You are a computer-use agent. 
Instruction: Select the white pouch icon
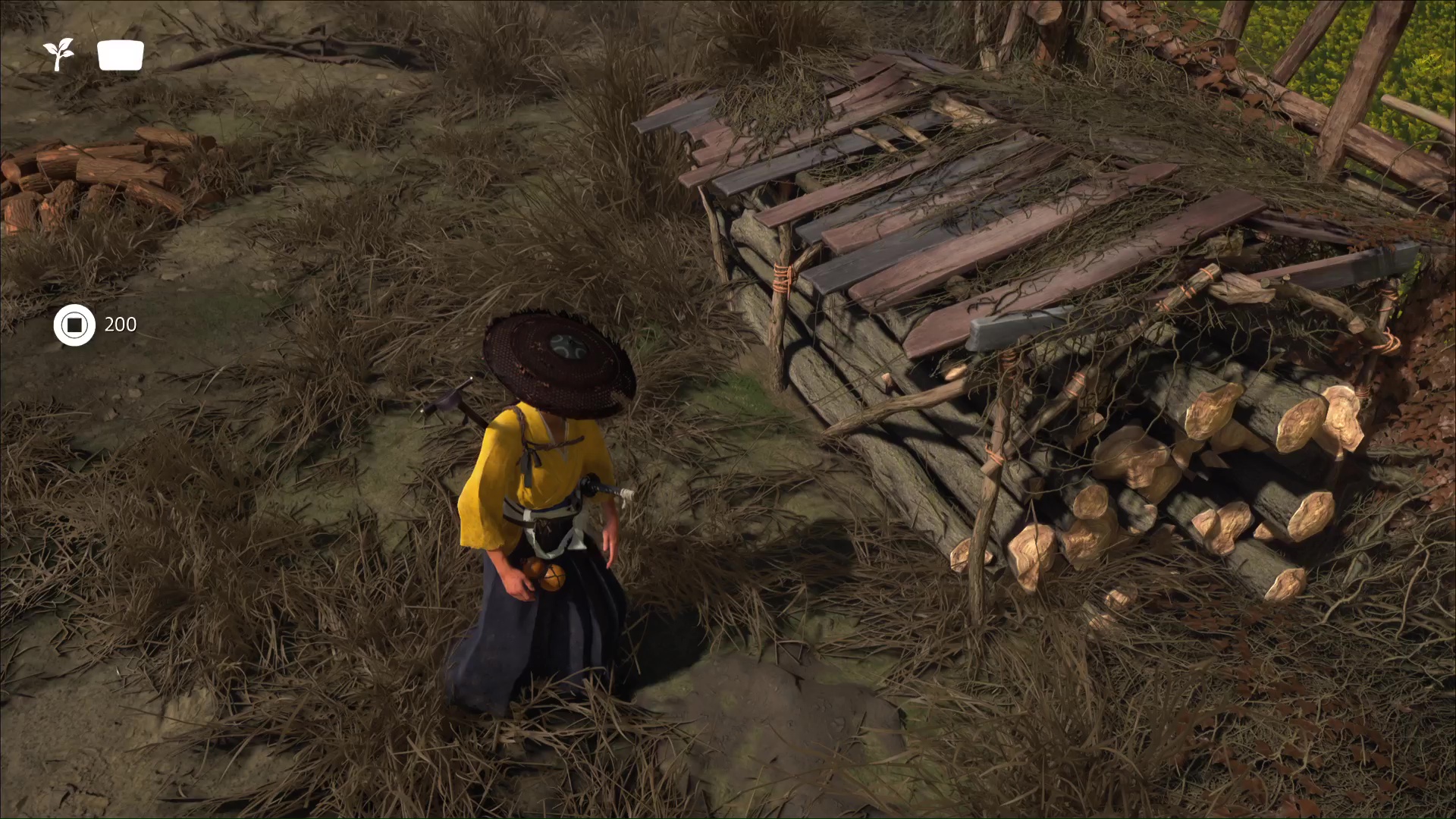(x=121, y=55)
